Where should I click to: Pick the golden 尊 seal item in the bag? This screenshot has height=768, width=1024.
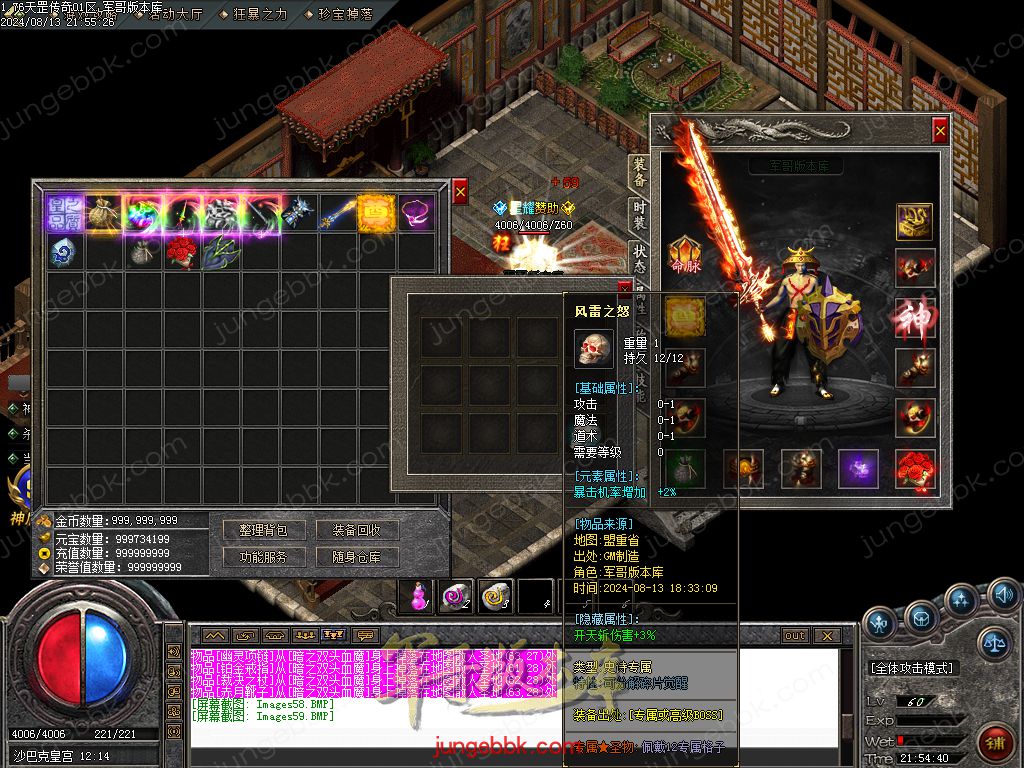[x=377, y=213]
